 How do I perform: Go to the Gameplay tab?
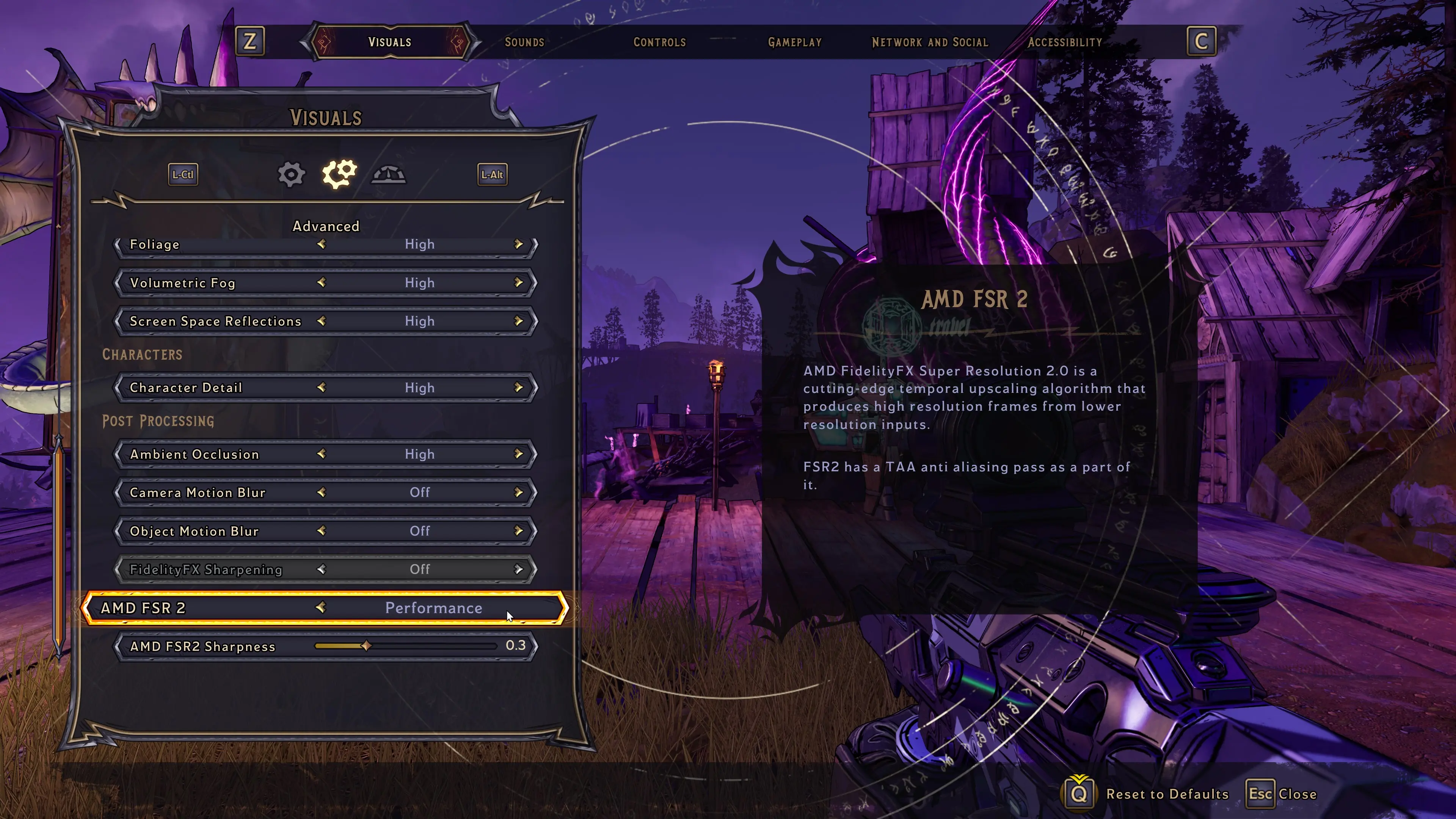pos(794,42)
